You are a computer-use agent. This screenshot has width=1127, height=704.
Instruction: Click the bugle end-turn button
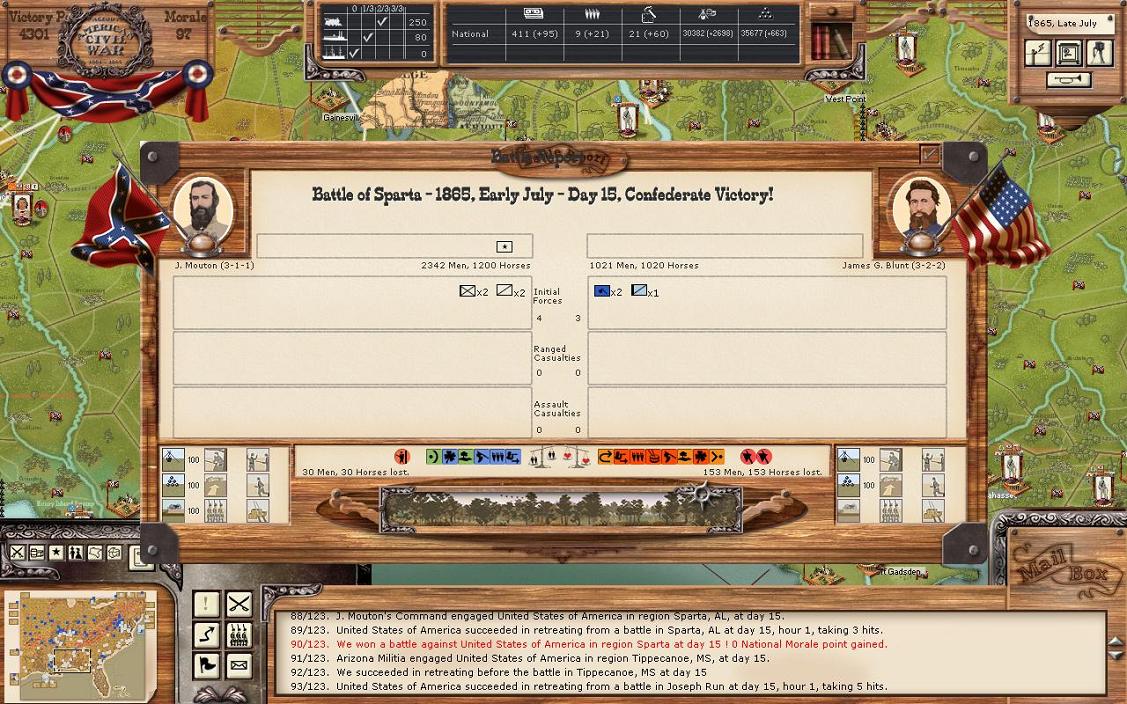click(x=1069, y=80)
